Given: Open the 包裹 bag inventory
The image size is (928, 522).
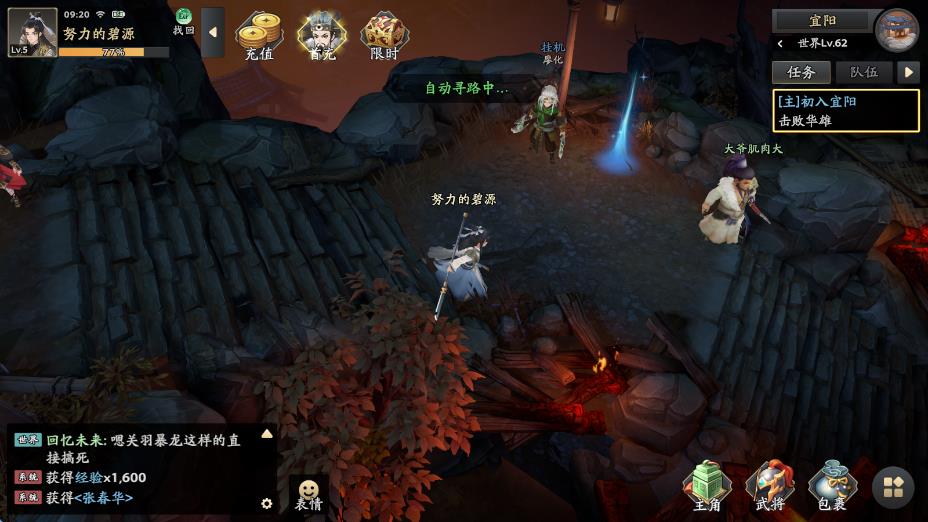Looking at the screenshot, I should point(832,487).
